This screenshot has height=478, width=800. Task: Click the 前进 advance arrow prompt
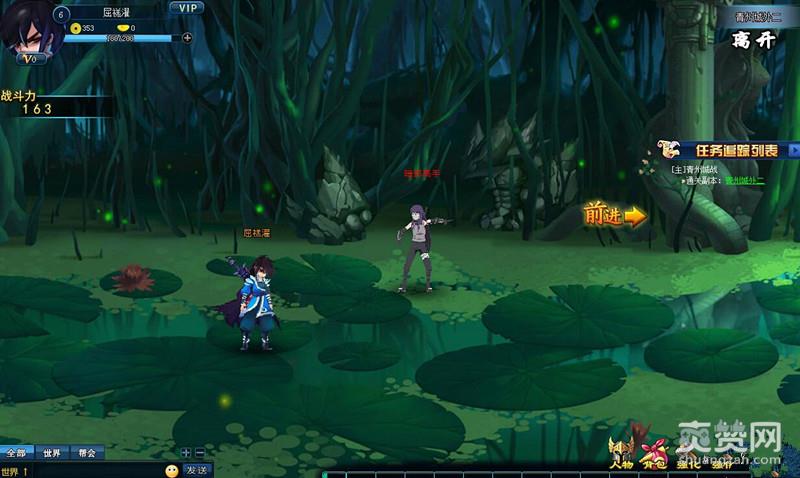[615, 214]
